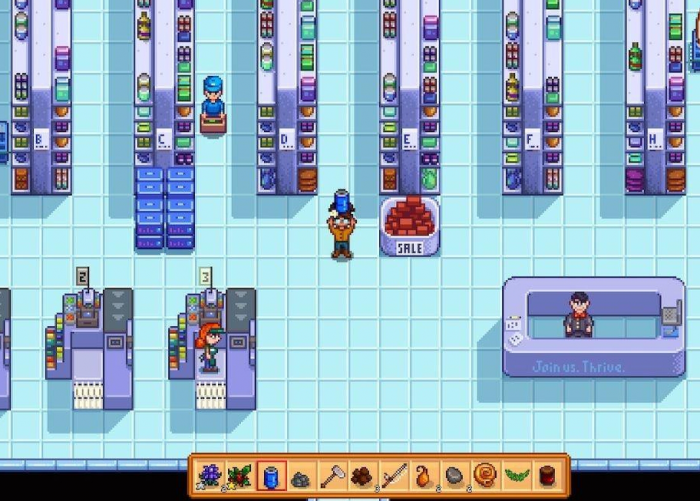Select the dark red jar slot
The image size is (700, 501).
point(546,476)
